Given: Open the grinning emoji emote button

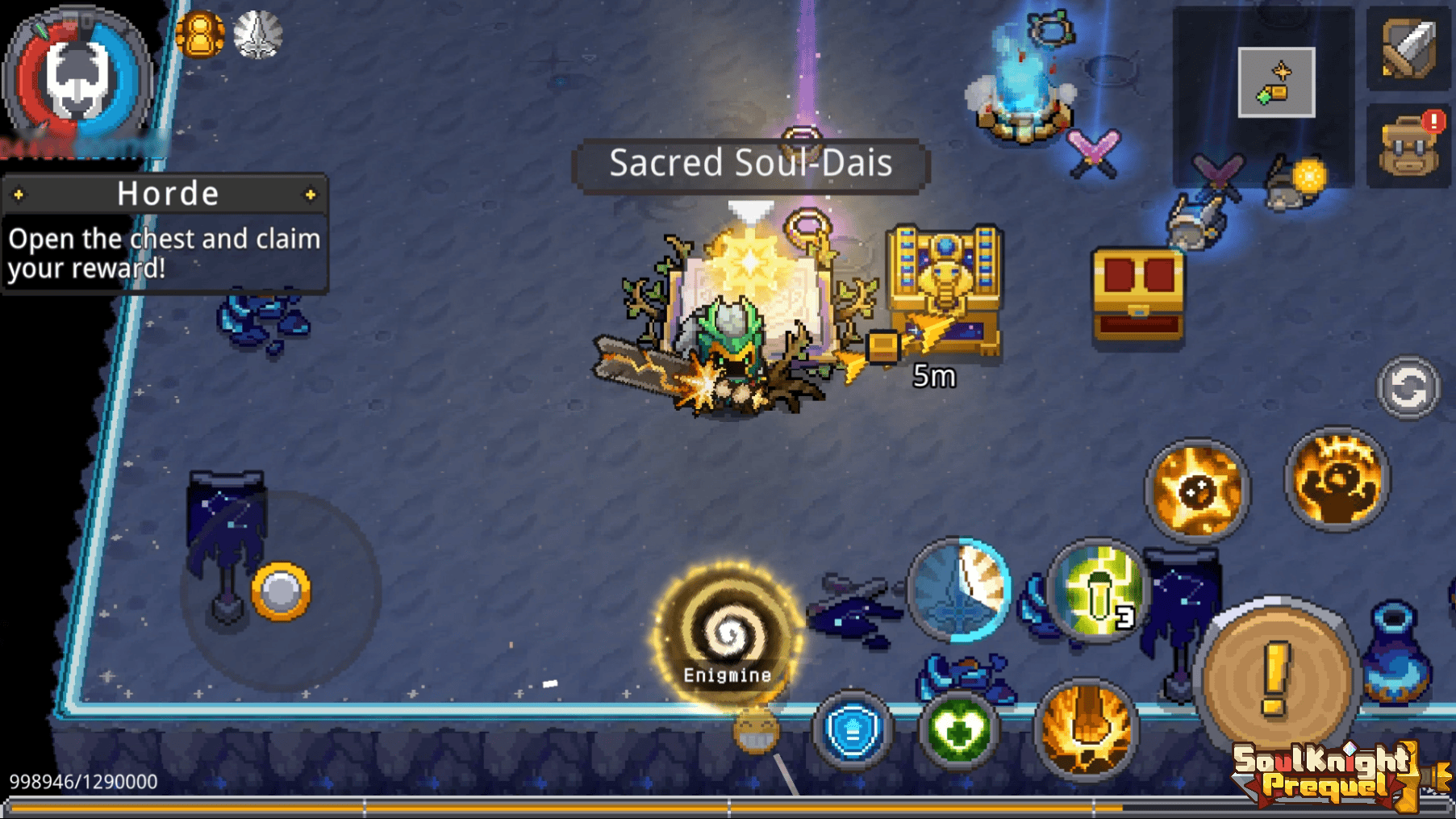Looking at the screenshot, I should (756, 731).
